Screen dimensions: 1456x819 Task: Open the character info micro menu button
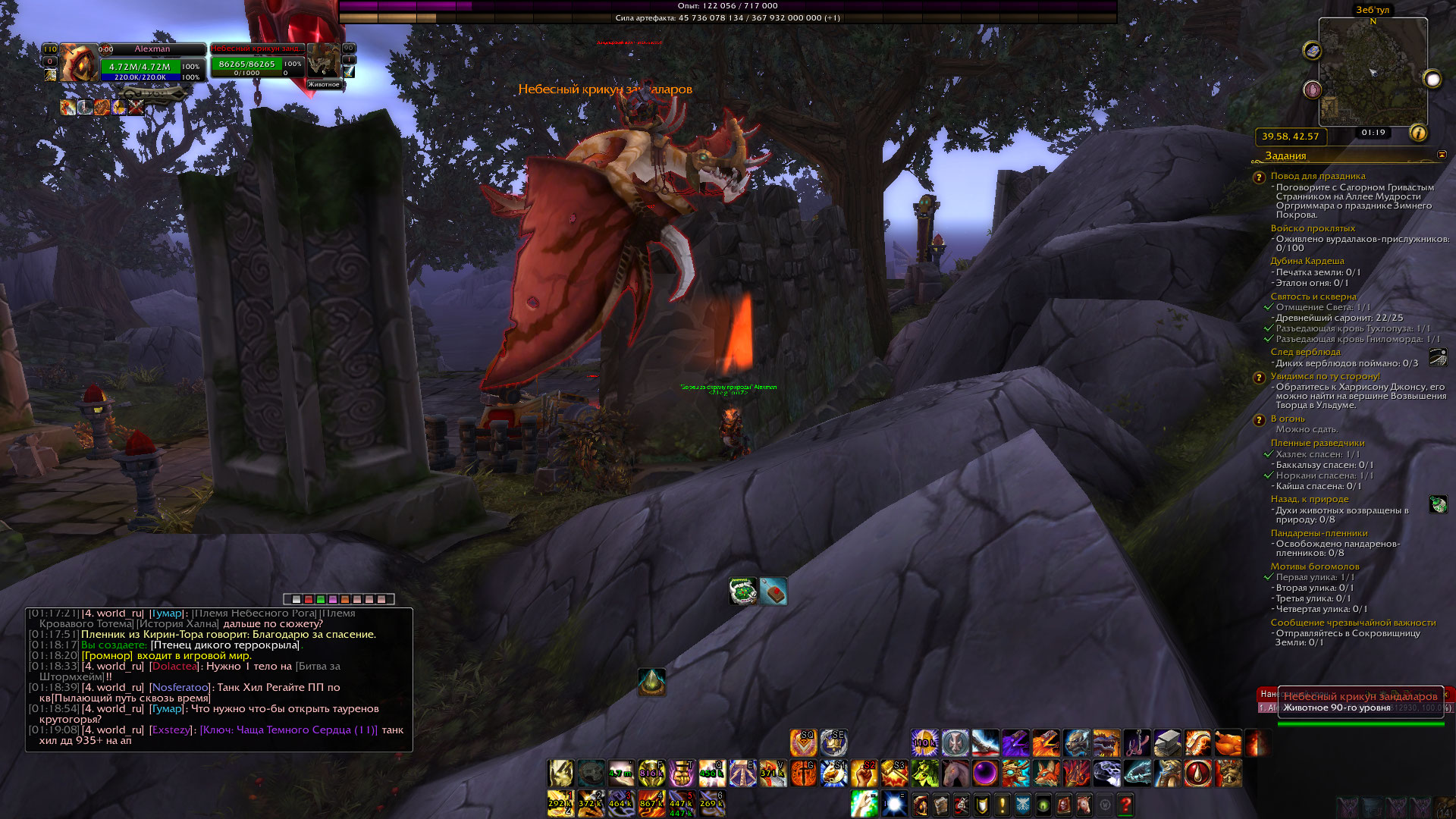[921, 804]
